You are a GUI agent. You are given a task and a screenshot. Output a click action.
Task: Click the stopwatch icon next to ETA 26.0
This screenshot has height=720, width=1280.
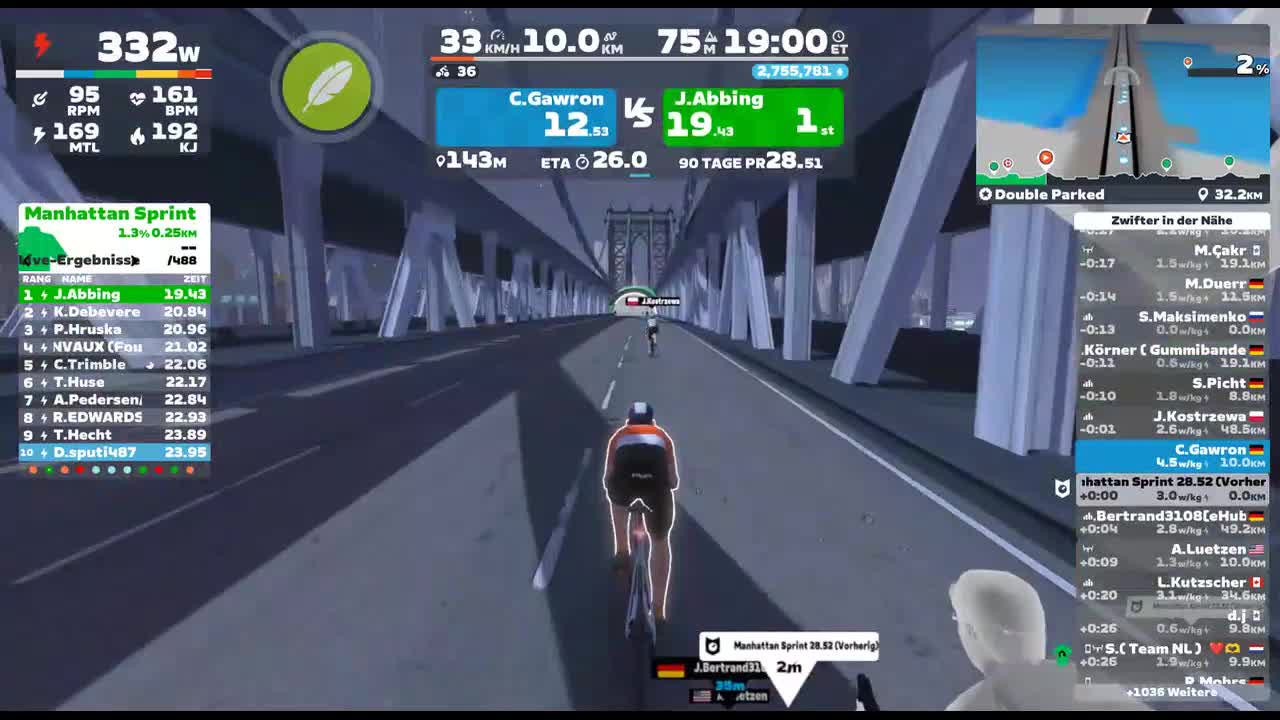coord(581,161)
